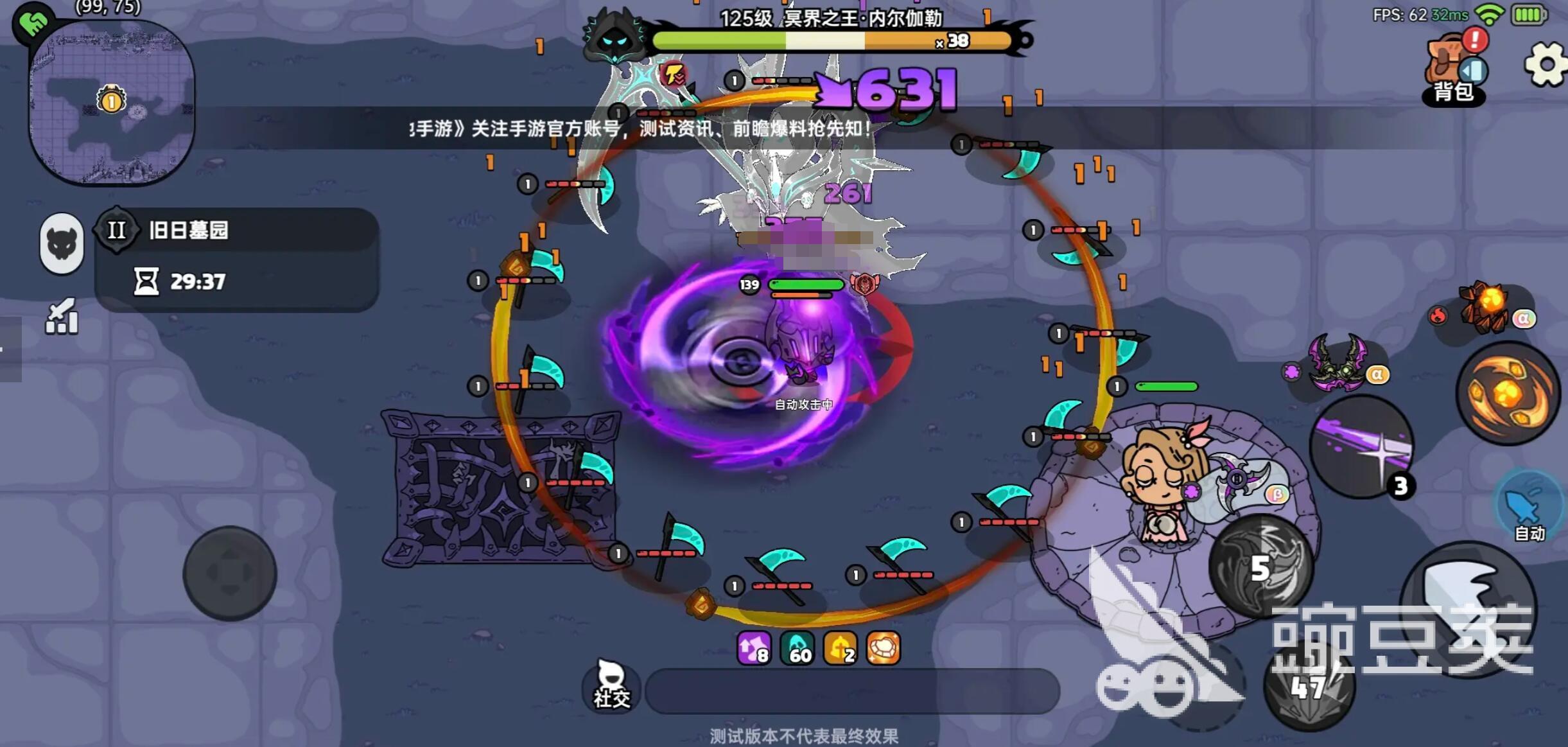Click the chat input bar

(x=851, y=690)
